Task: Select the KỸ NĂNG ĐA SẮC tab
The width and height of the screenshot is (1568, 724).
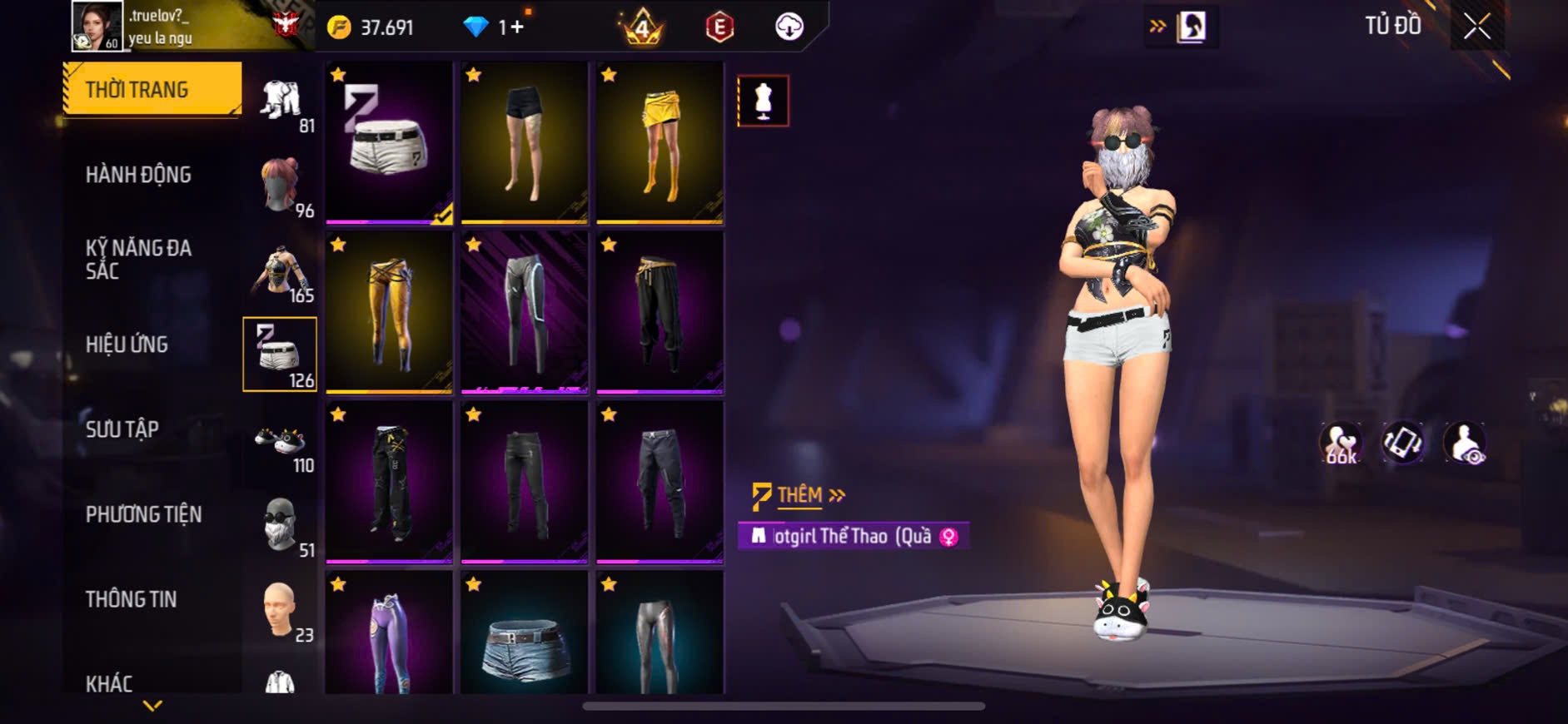Action: (x=139, y=259)
